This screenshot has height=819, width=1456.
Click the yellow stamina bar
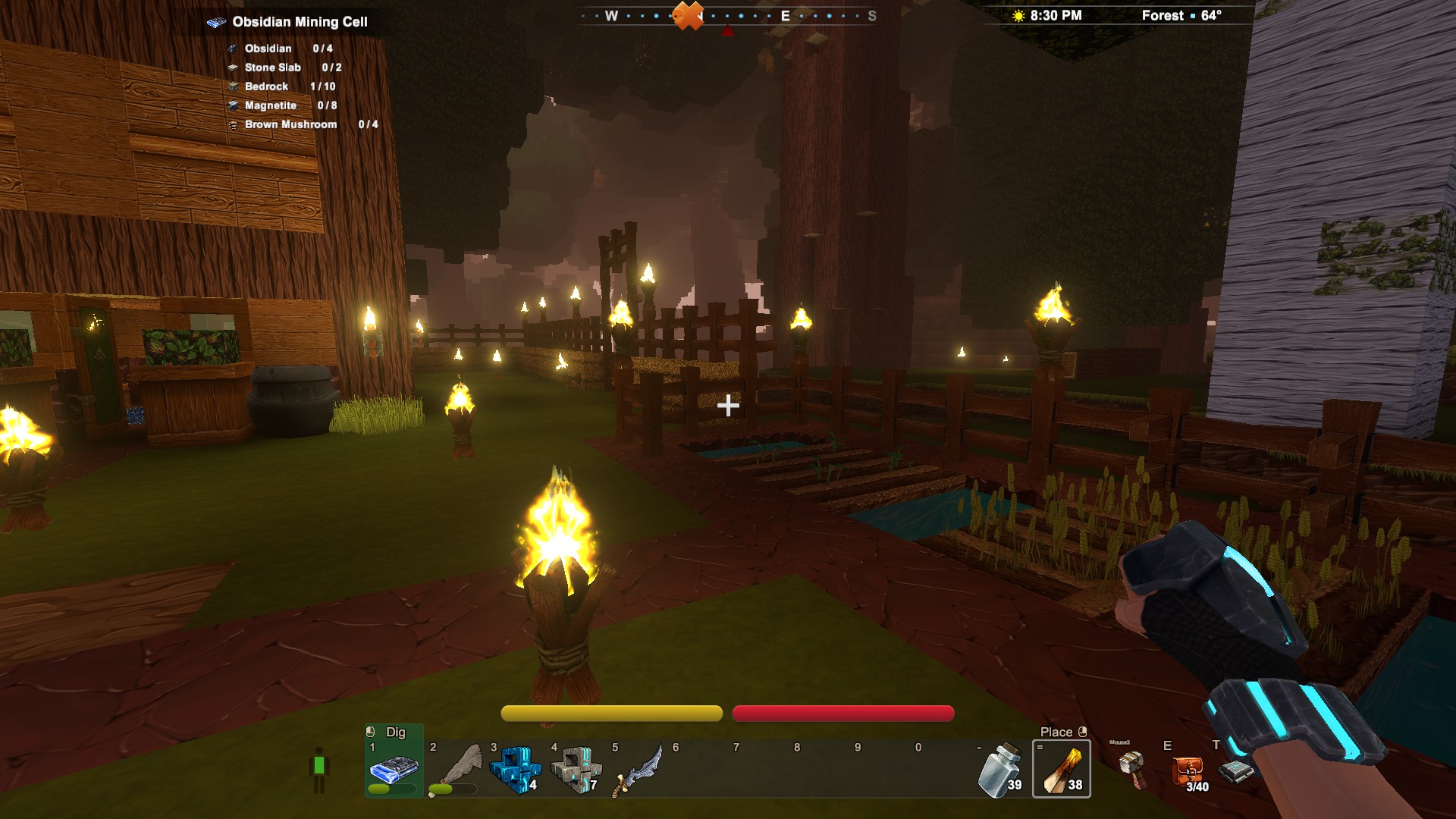click(x=611, y=713)
